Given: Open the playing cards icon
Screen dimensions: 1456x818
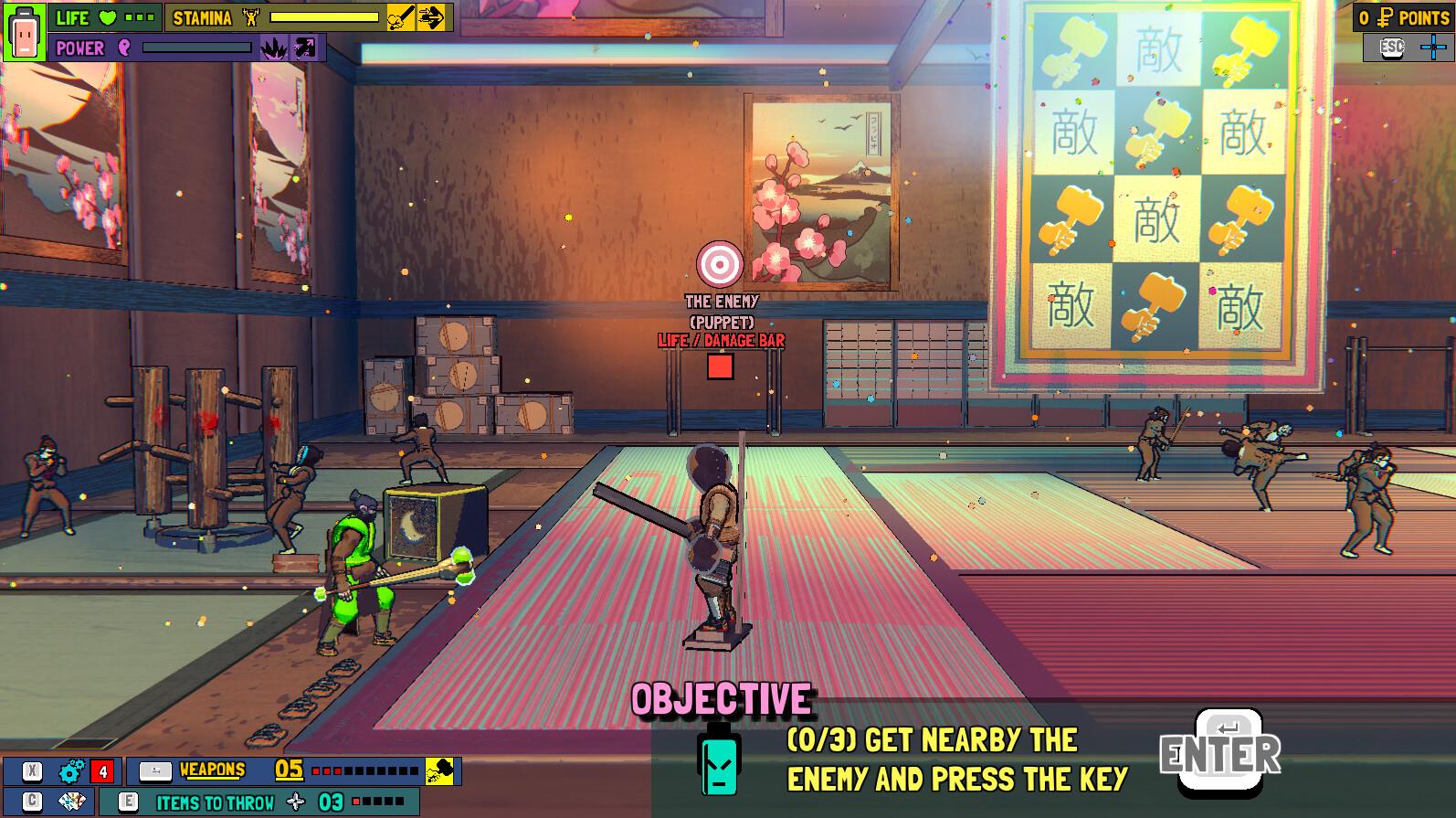Looking at the screenshot, I should coord(70,802).
